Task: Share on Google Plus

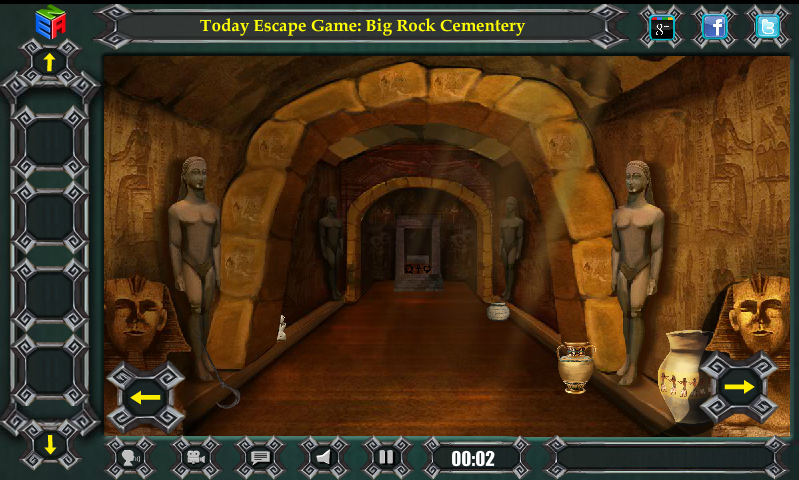Action: click(x=662, y=27)
